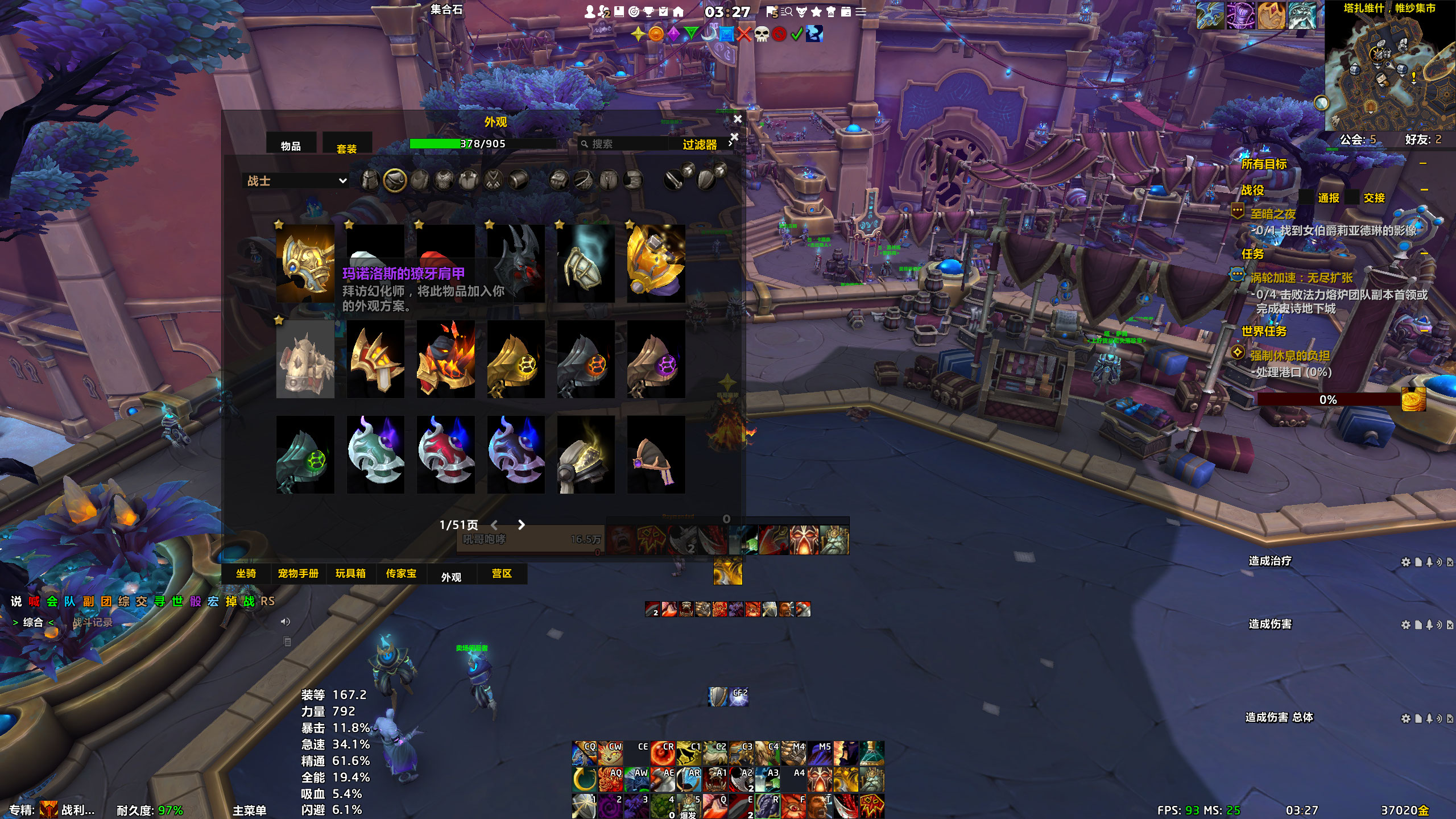This screenshot has height=819, width=1456.
Task: Open the 主菜单 main menu
Action: pyautogui.click(x=249, y=810)
